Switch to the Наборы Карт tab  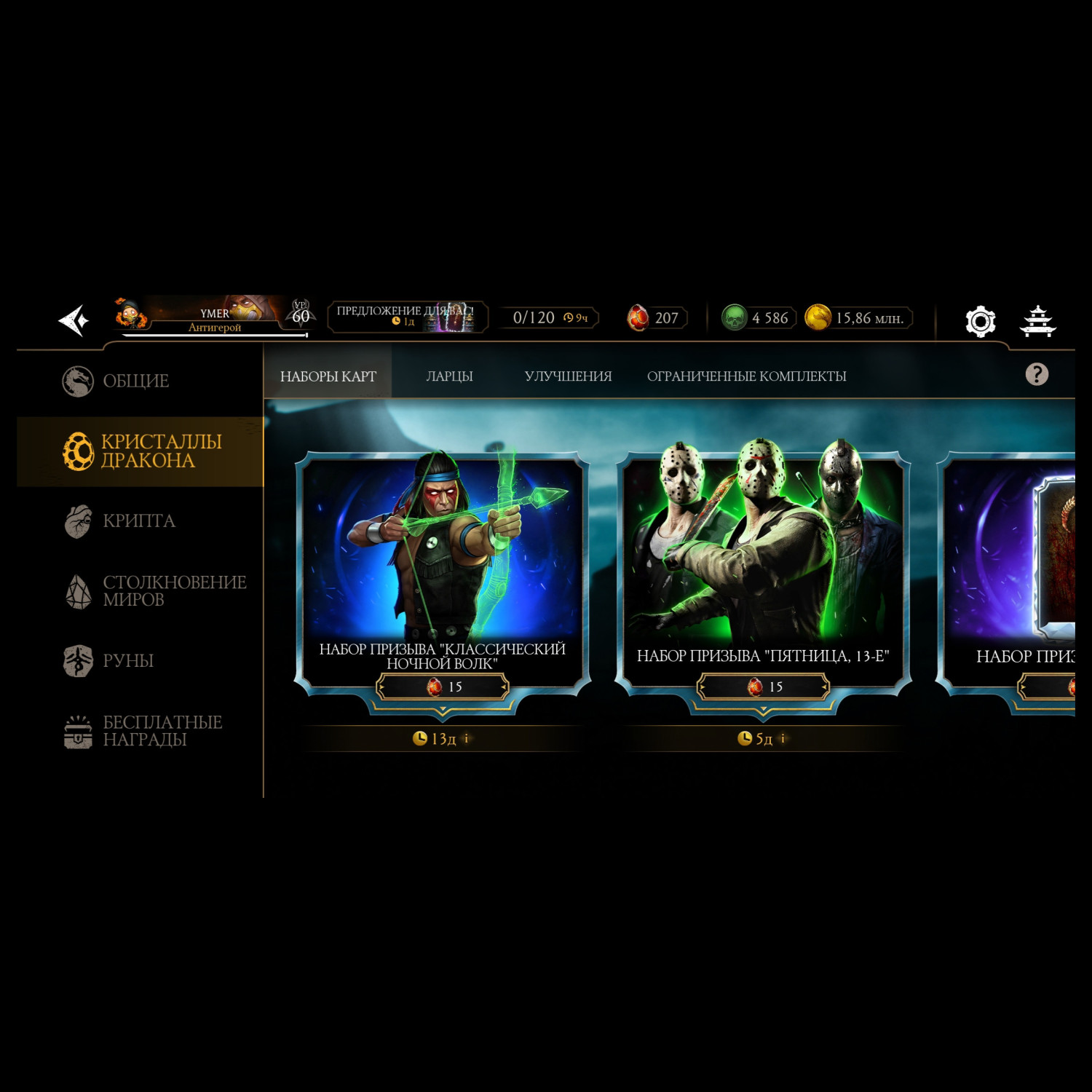[x=328, y=376]
